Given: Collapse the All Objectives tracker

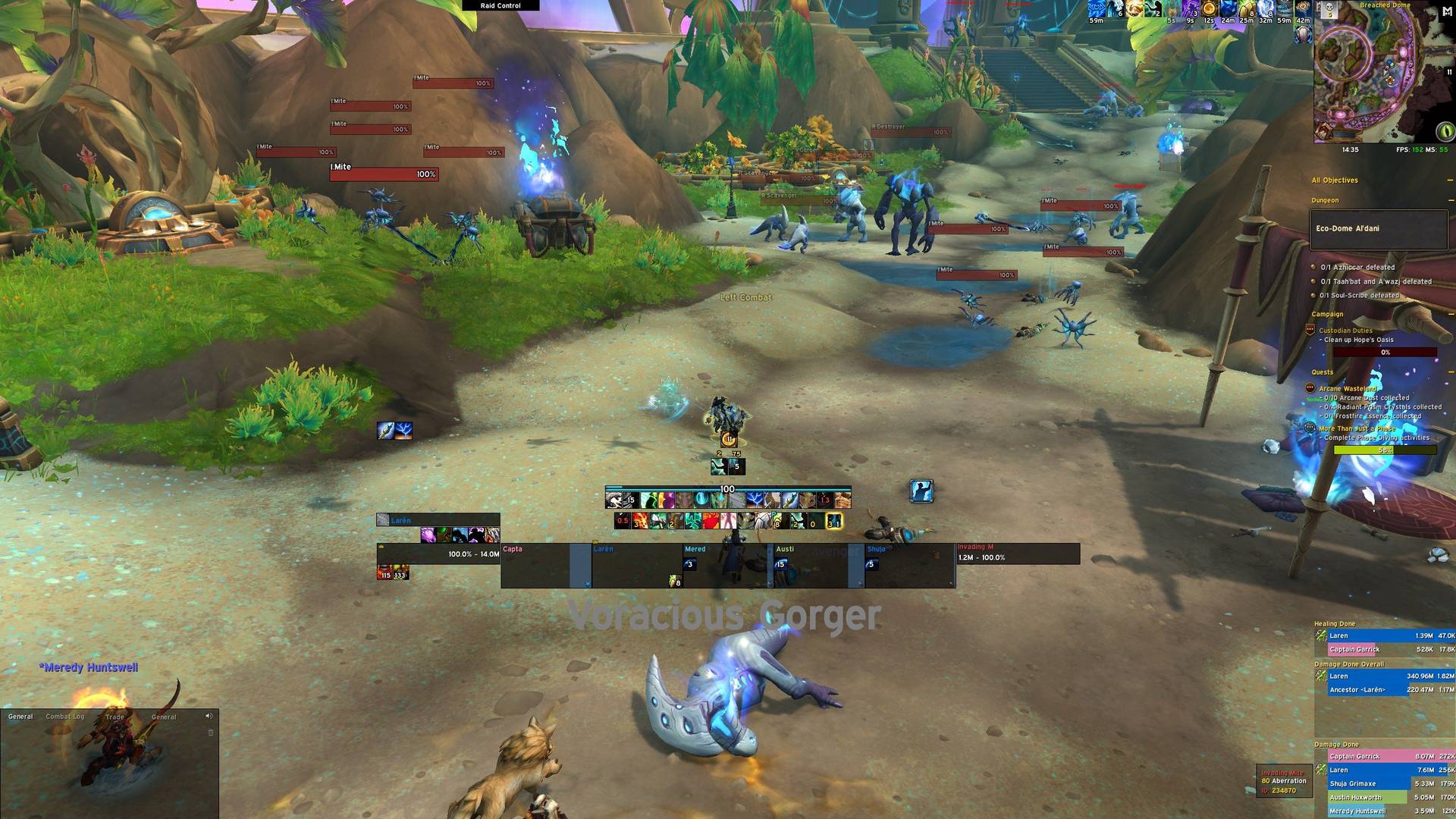Looking at the screenshot, I should [x=1449, y=180].
